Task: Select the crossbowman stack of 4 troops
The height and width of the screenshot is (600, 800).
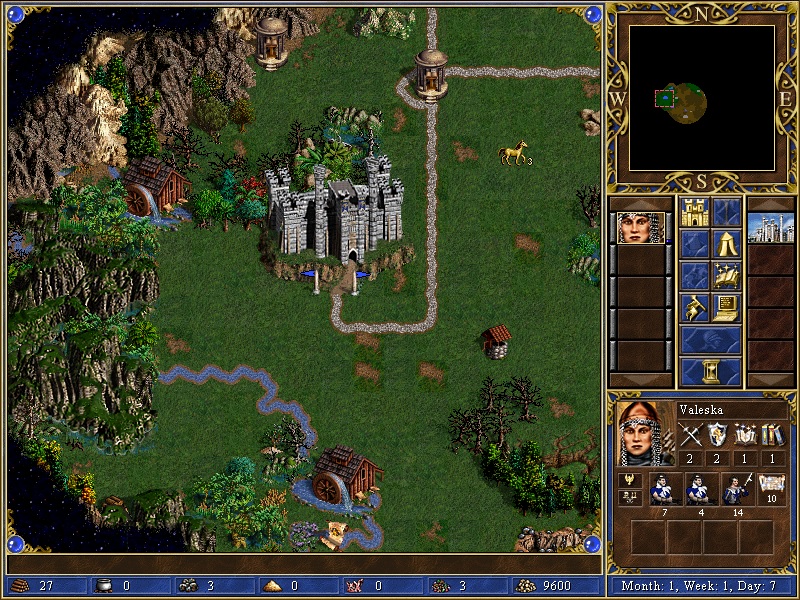Action: point(700,489)
